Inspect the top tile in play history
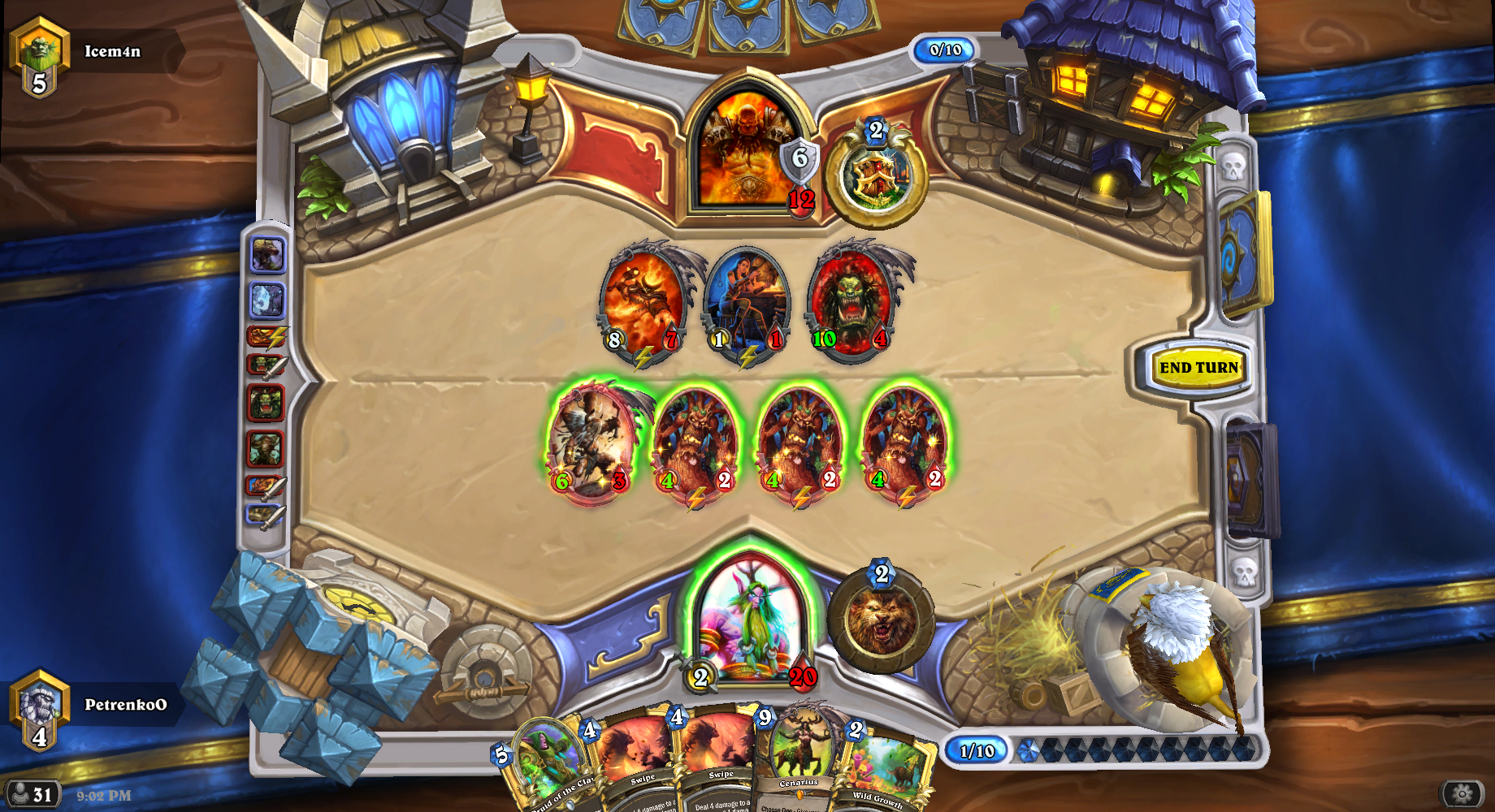This screenshot has width=1495, height=812. (267, 255)
